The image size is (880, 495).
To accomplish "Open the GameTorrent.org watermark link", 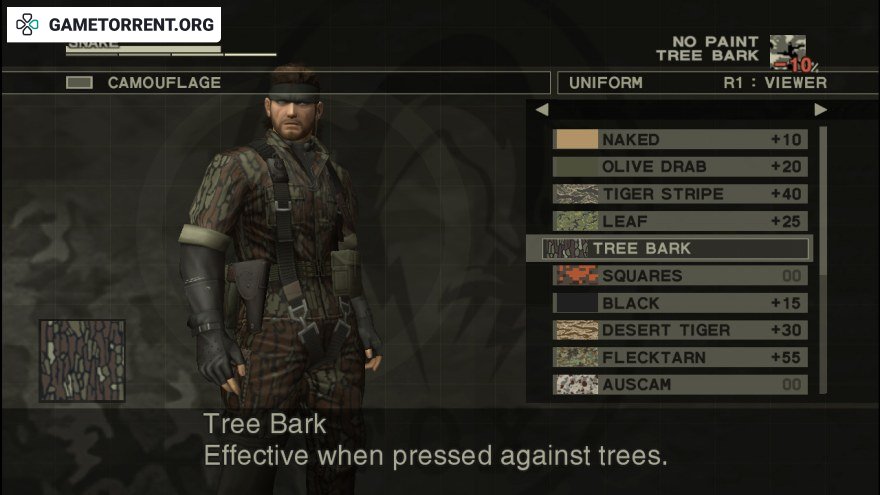I will click(114, 24).
